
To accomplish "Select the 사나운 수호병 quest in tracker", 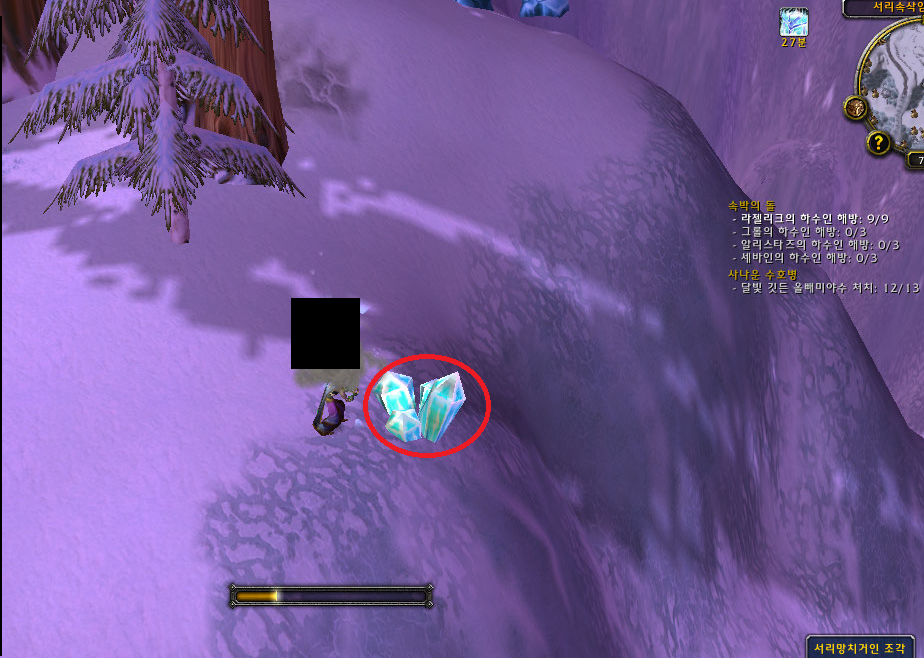I will [x=762, y=273].
